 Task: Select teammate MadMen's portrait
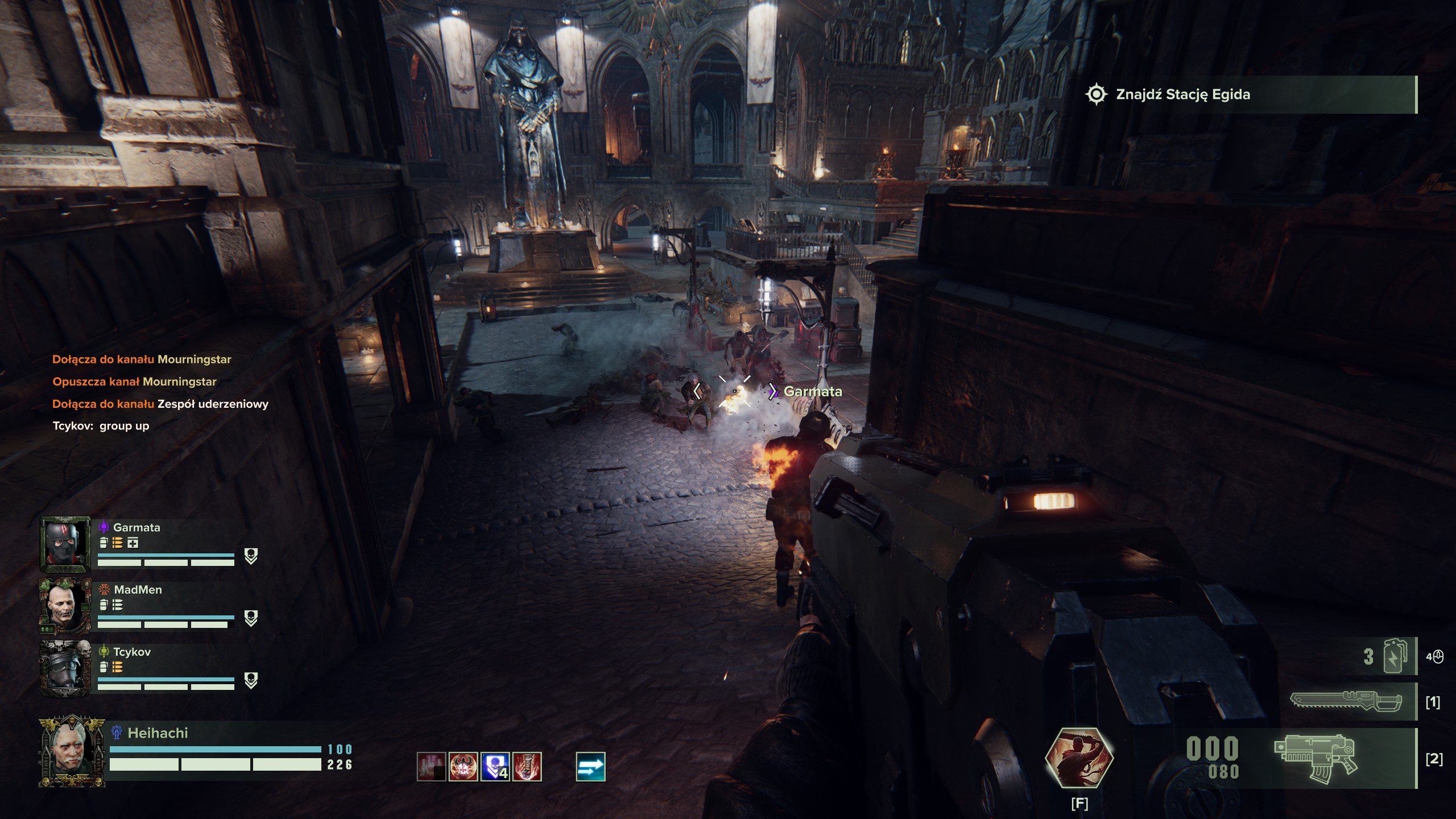(x=65, y=606)
